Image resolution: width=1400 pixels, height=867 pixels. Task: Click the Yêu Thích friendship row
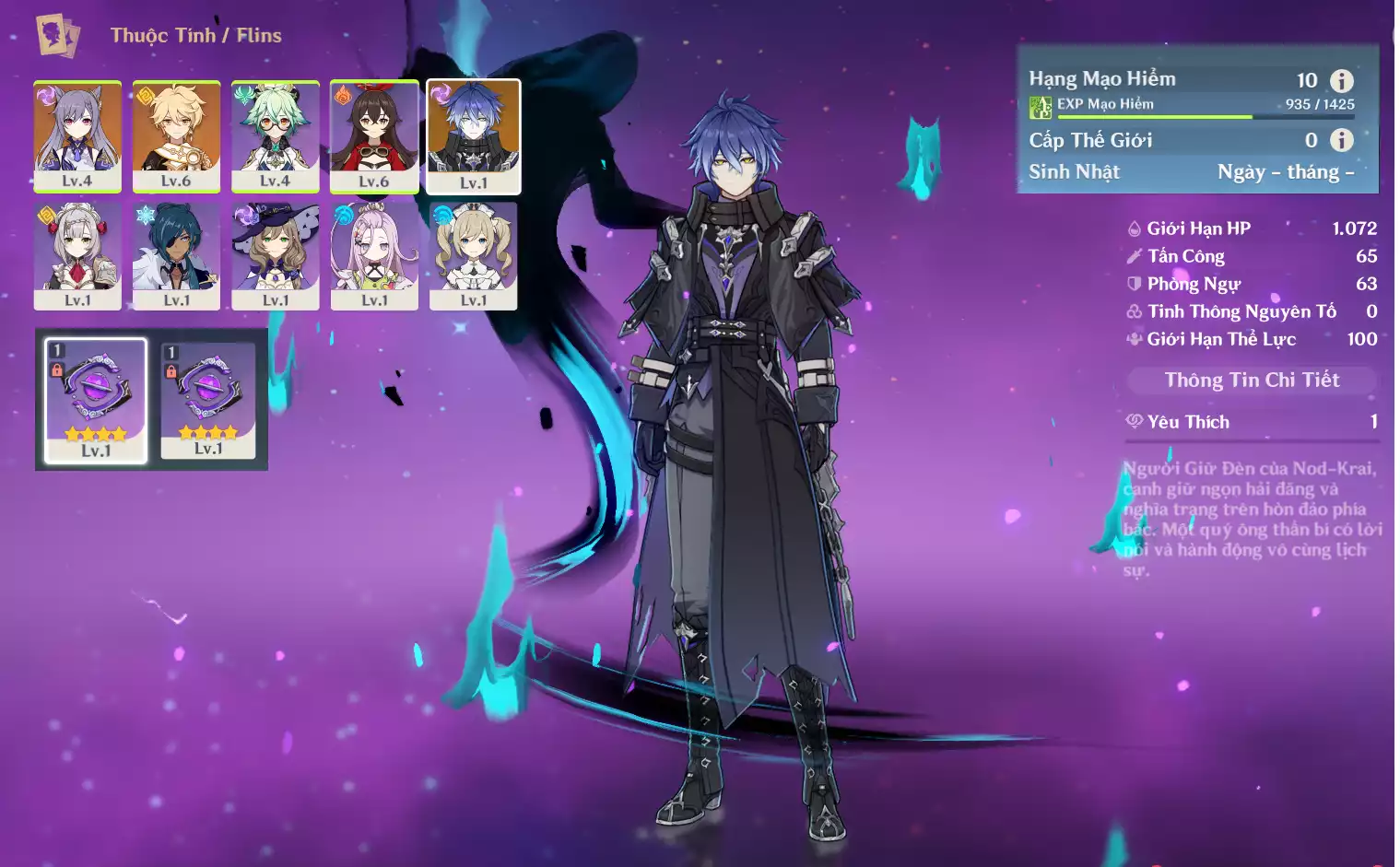(x=1251, y=422)
